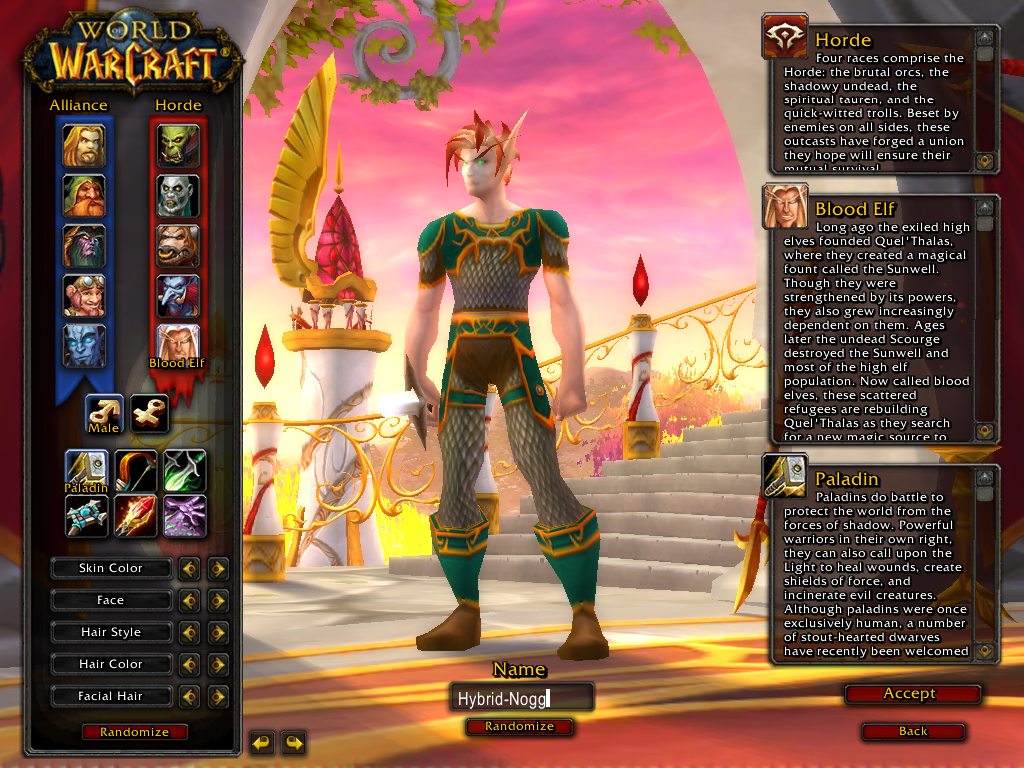
Task: Select the Human race portrait
Action: (x=84, y=146)
